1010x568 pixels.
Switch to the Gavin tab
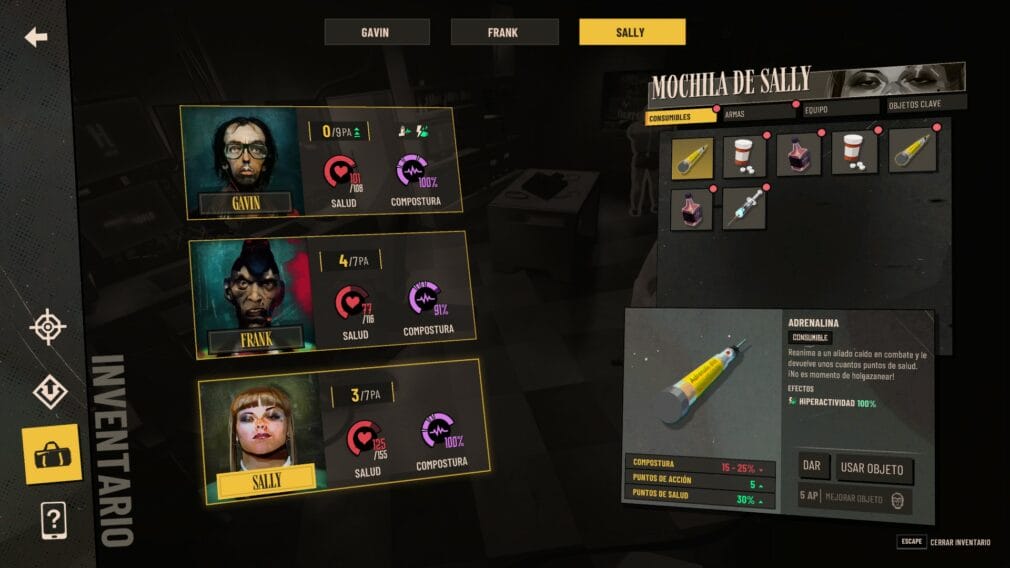pos(376,32)
